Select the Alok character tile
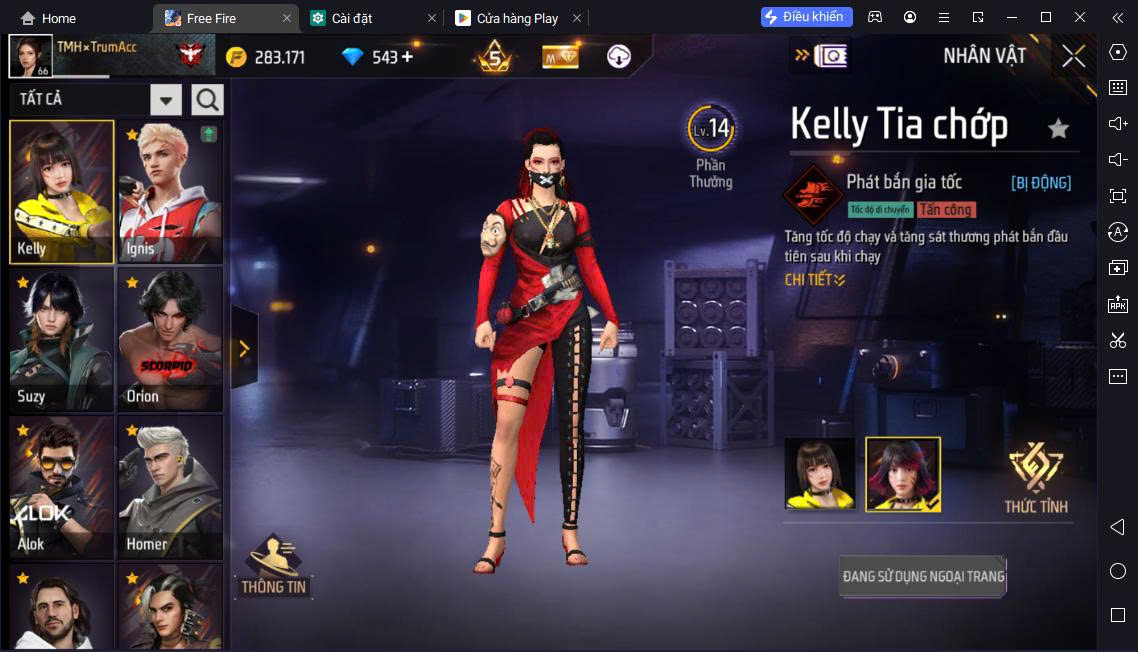Screen dimensions: 1138x652 point(62,487)
